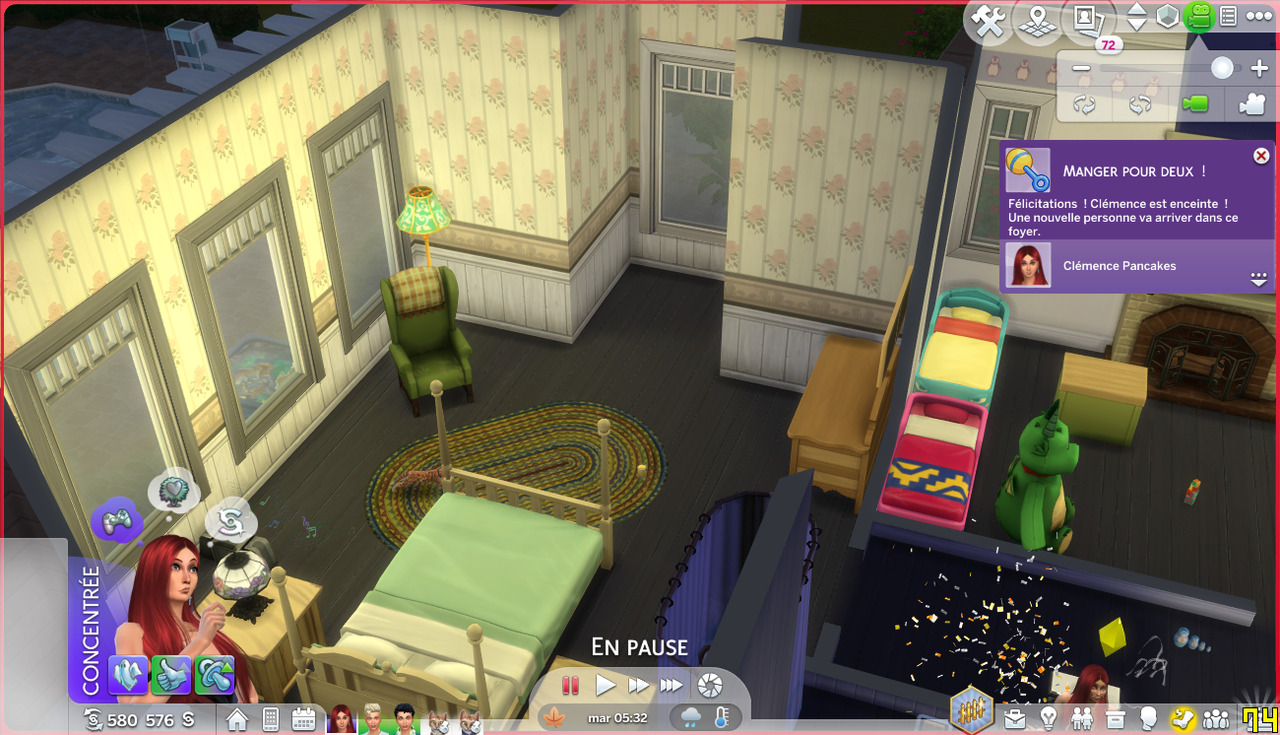Expand the Clémence Pancakes notification arrow
Screen dimensions: 1280x735
(x=1259, y=281)
